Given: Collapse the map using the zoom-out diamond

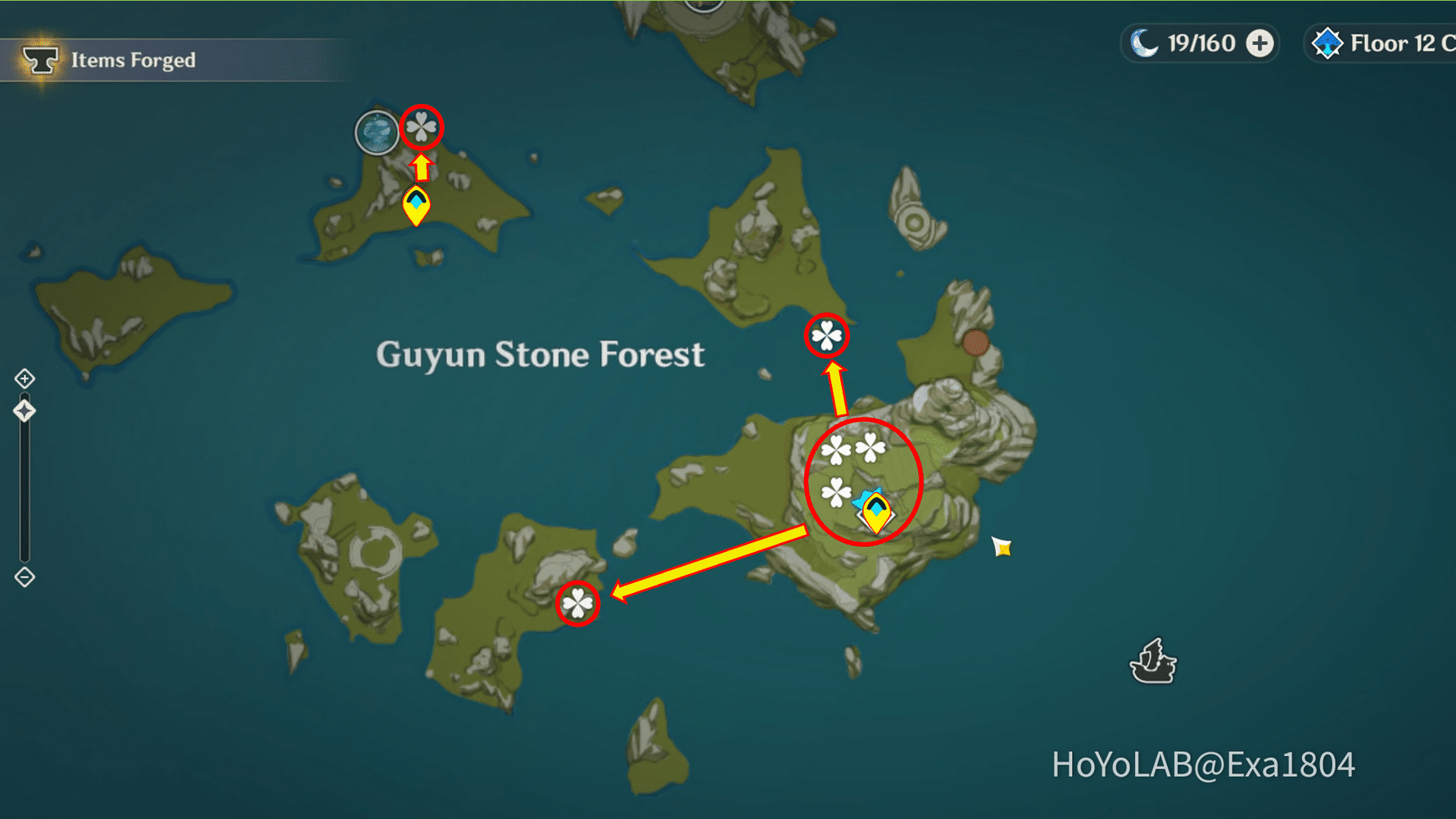Looking at the screenshot, I should 25,578.
